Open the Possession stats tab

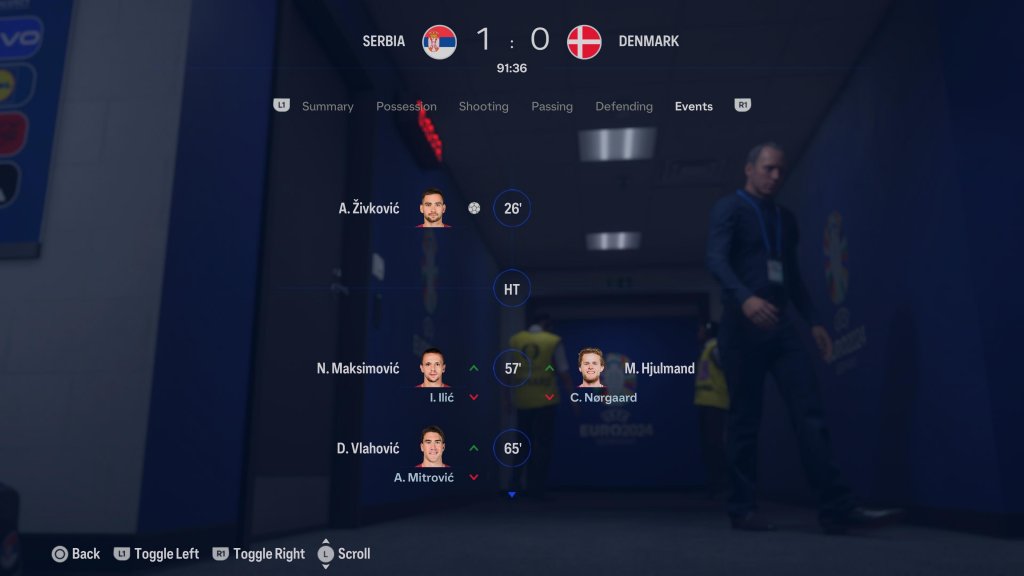tap(406, 106)
